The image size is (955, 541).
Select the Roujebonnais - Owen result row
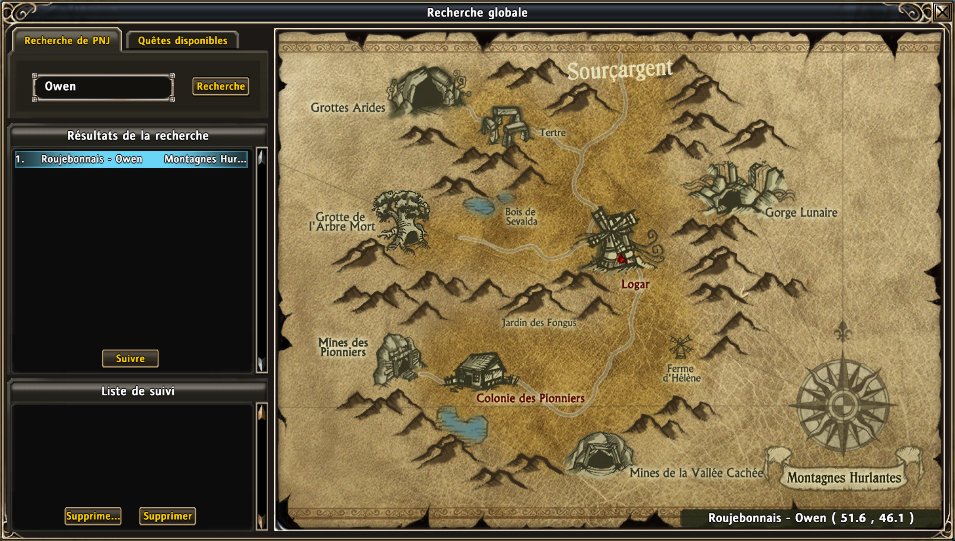130,159
